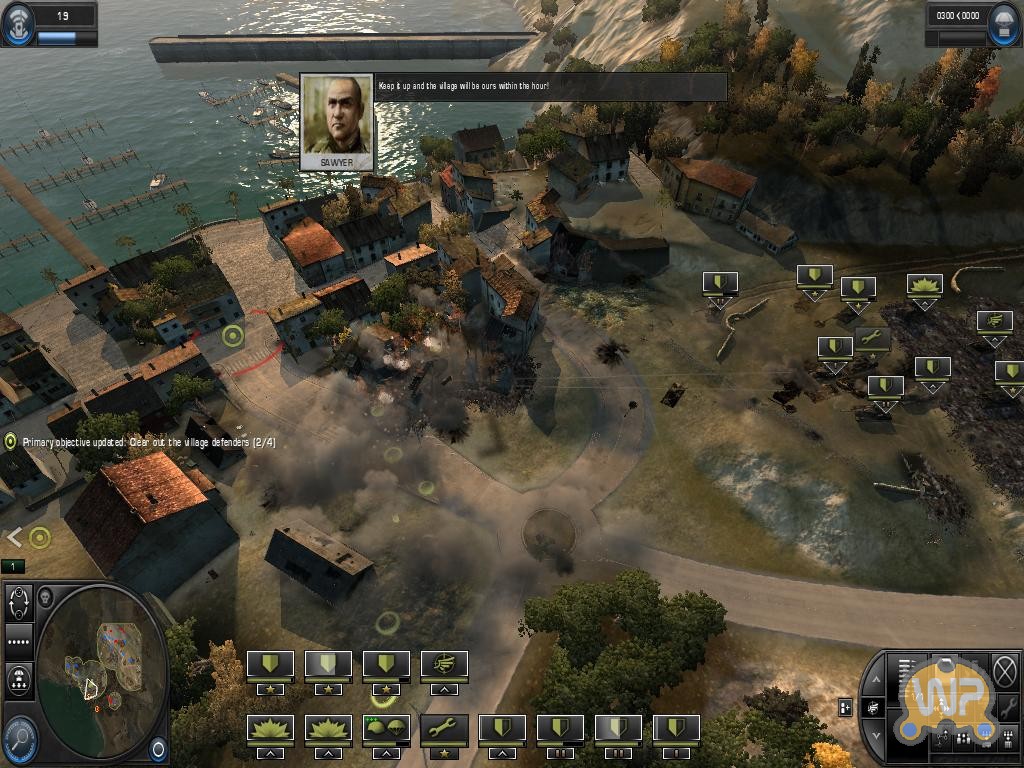Screen dimensions: 1024x768
Task: Click the camera rotation arrows button
Action: pyautogui.click(x=19, y=605)
